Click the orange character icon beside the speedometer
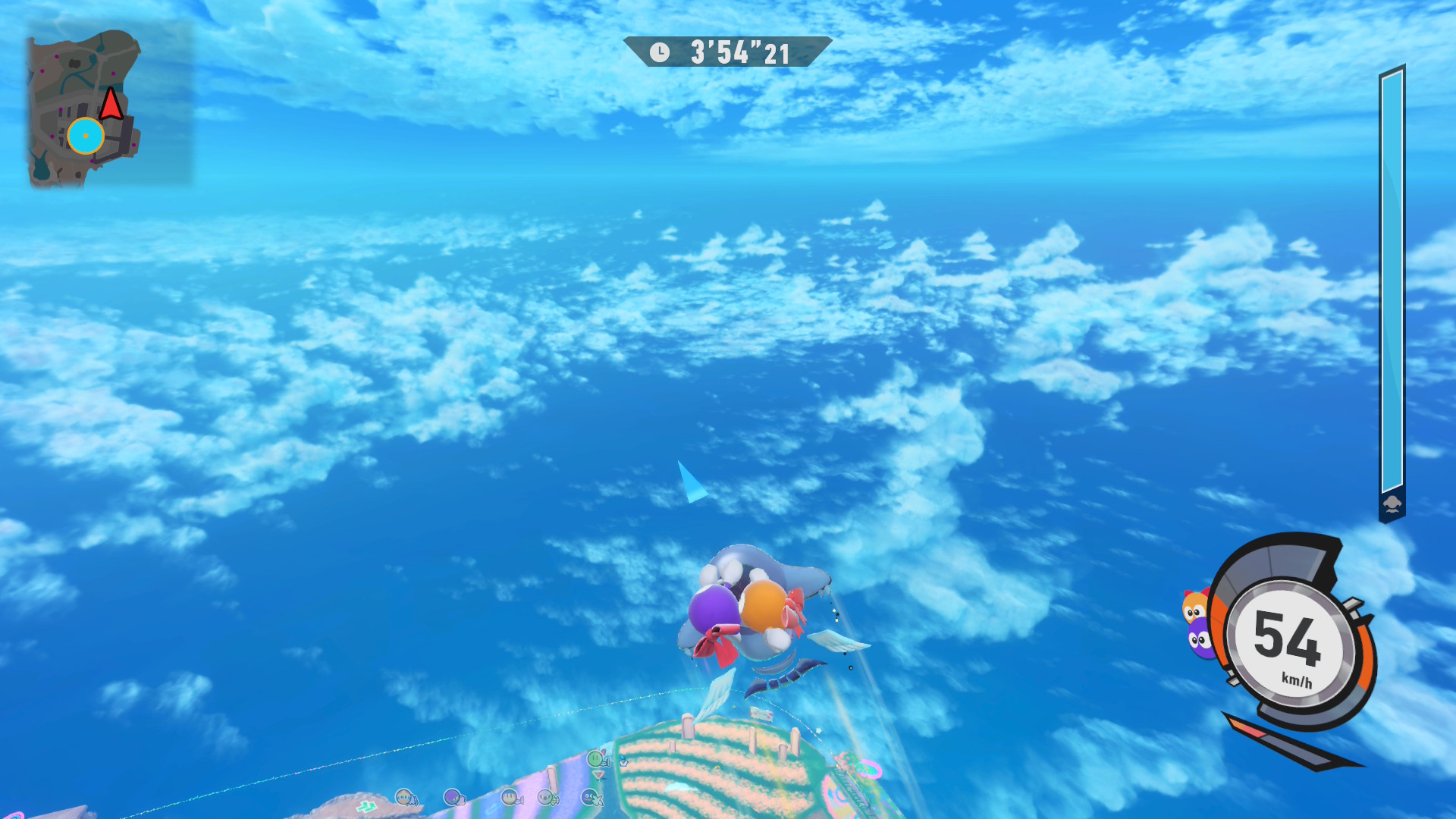The width and height of the screenshot is (1456, 819). [1194, 607]
